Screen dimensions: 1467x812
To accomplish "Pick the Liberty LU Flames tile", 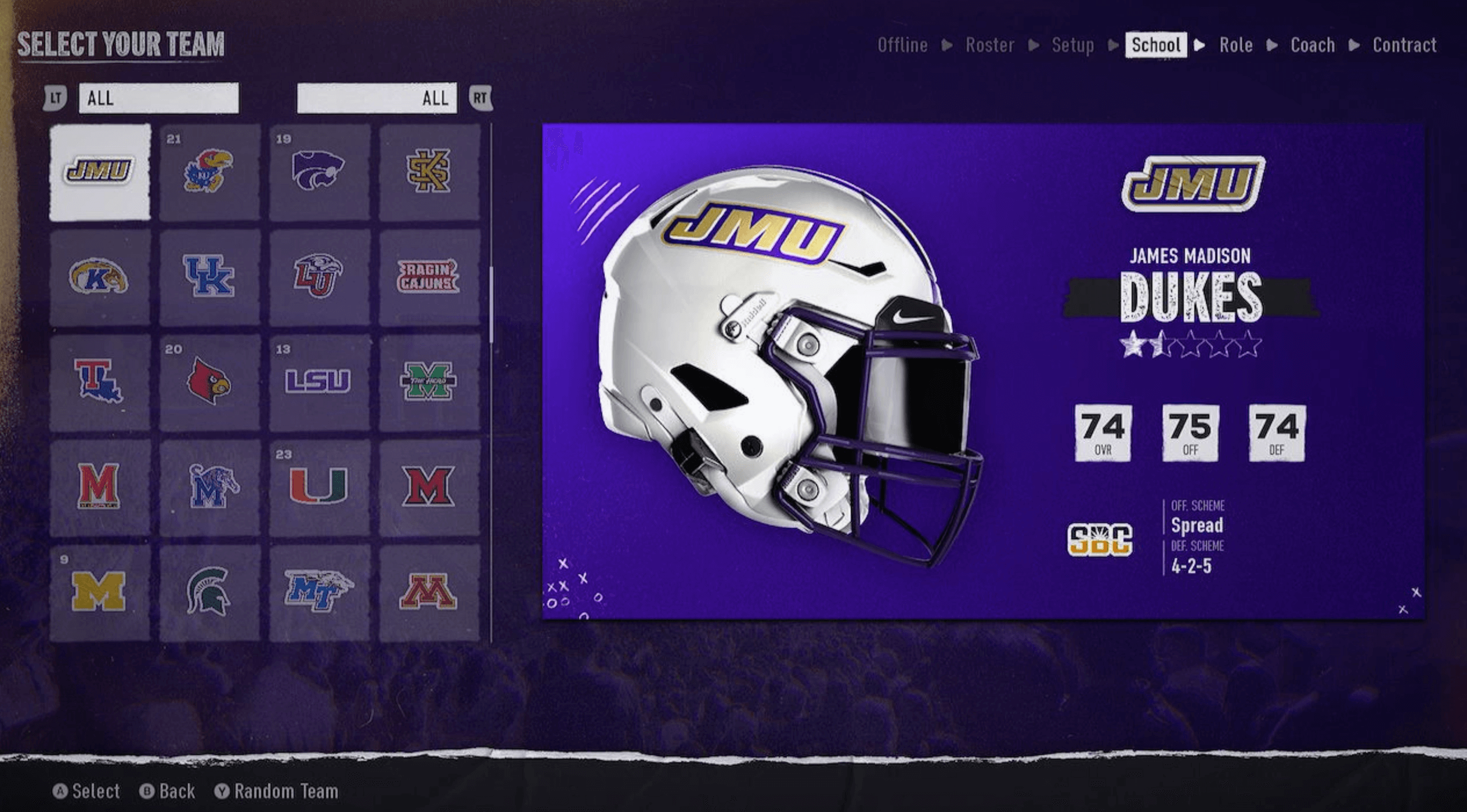I will [319, 277].
